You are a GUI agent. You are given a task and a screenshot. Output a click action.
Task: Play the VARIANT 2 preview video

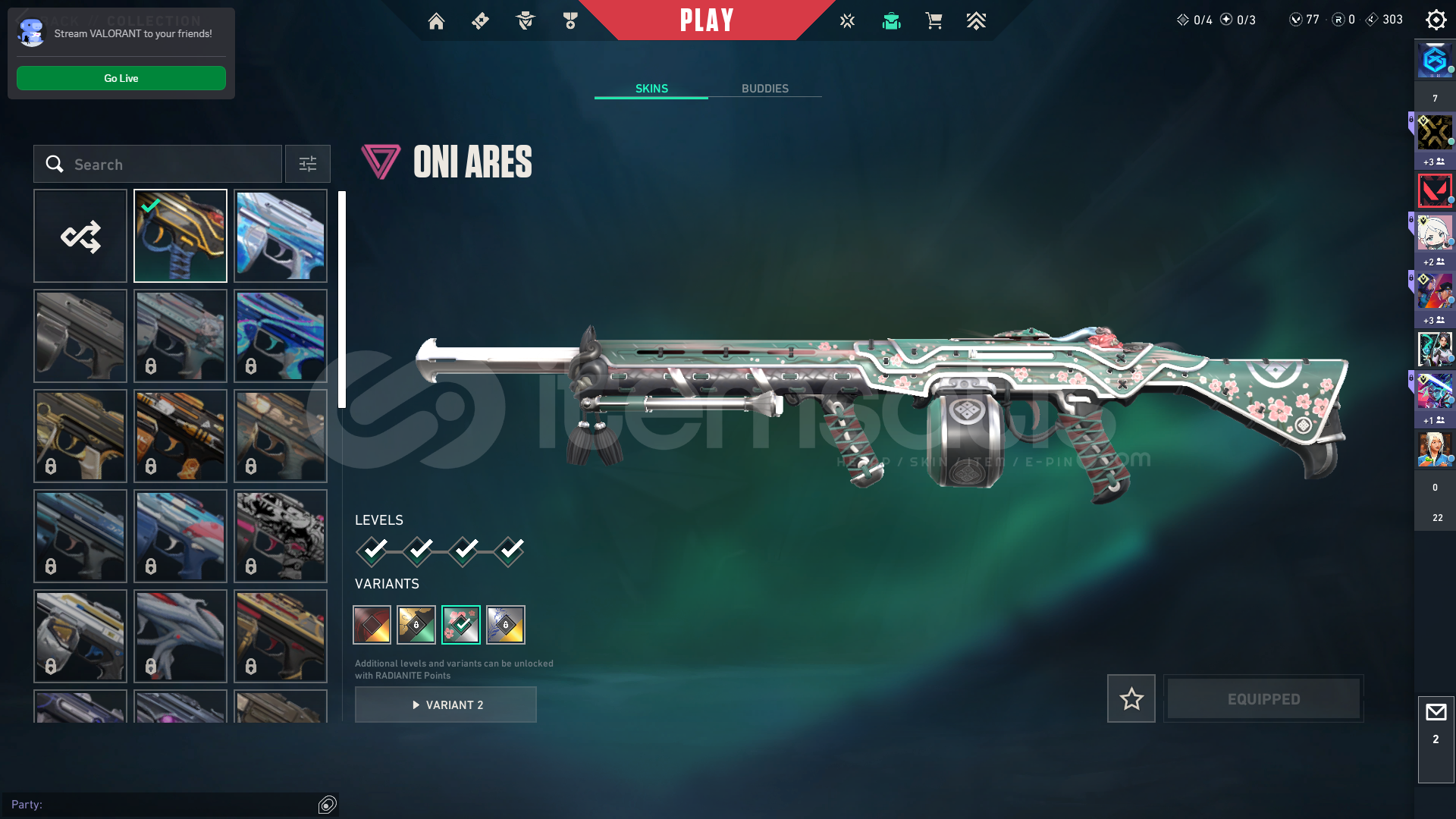point(446,705)
